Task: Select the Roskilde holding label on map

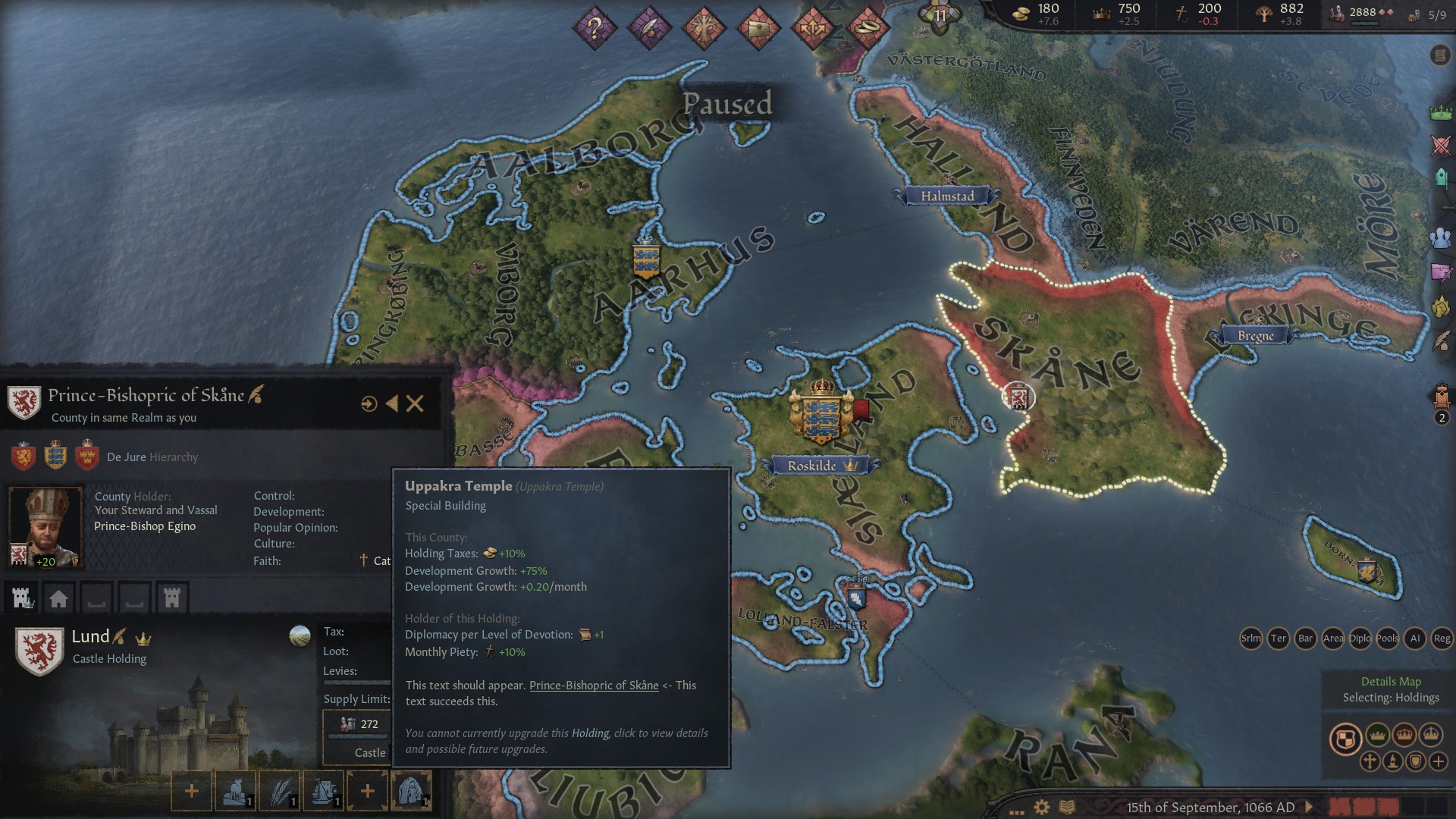Action: coord(812,466)
